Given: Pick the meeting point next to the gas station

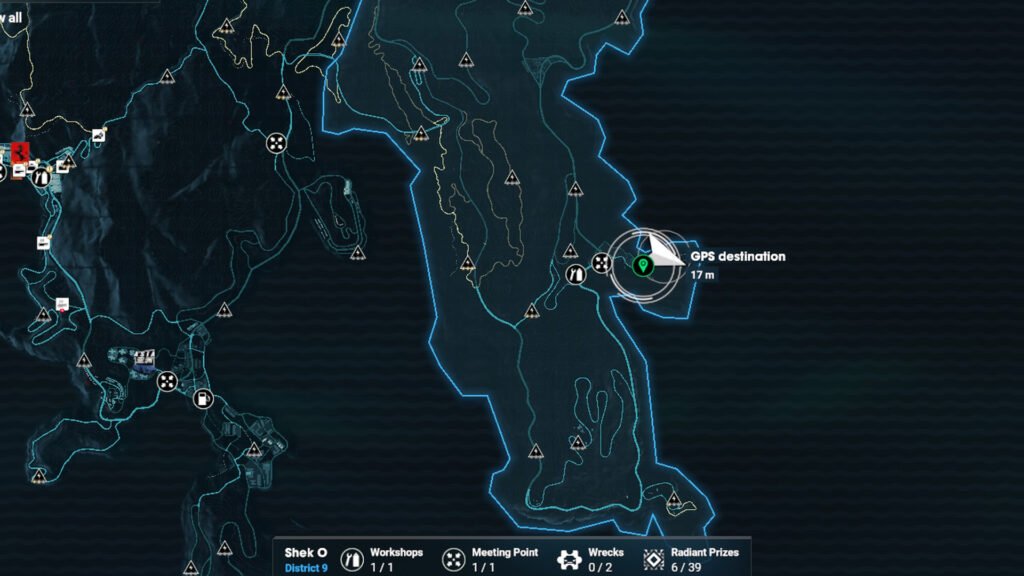Looking at the screenshot, I should point(167,380).
